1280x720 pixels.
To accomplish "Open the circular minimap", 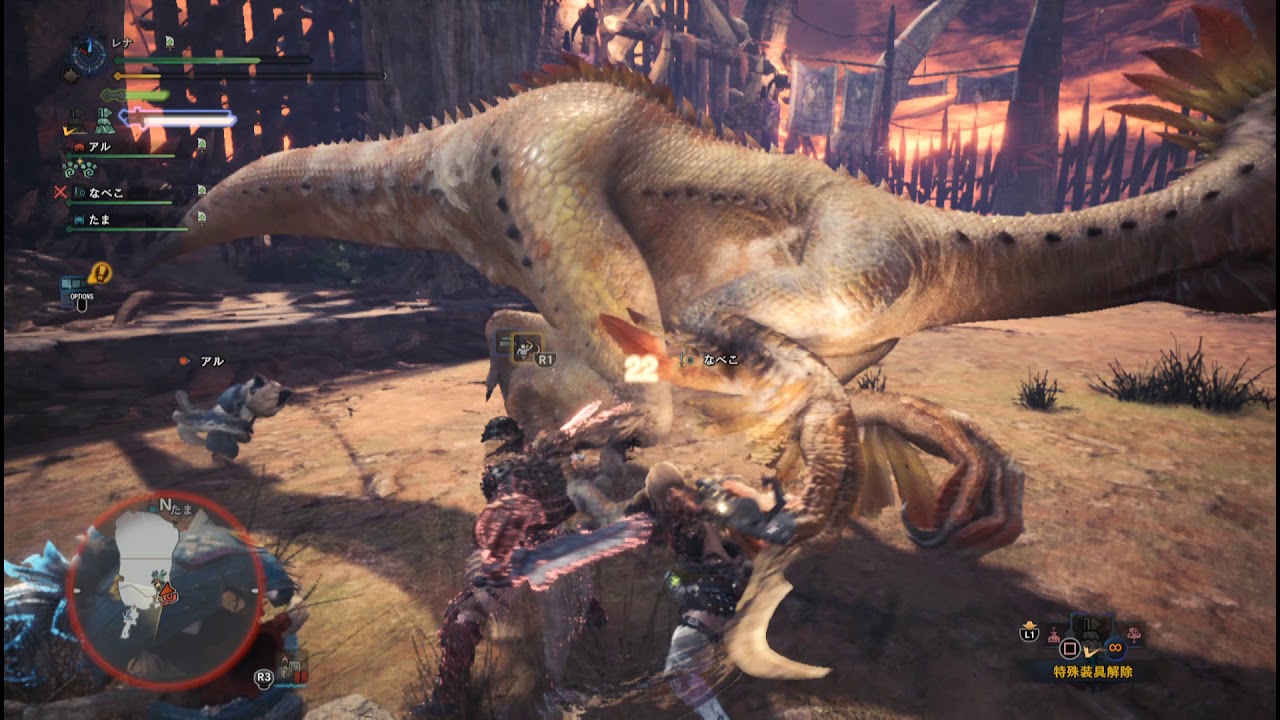I will (x=165, y=591).
